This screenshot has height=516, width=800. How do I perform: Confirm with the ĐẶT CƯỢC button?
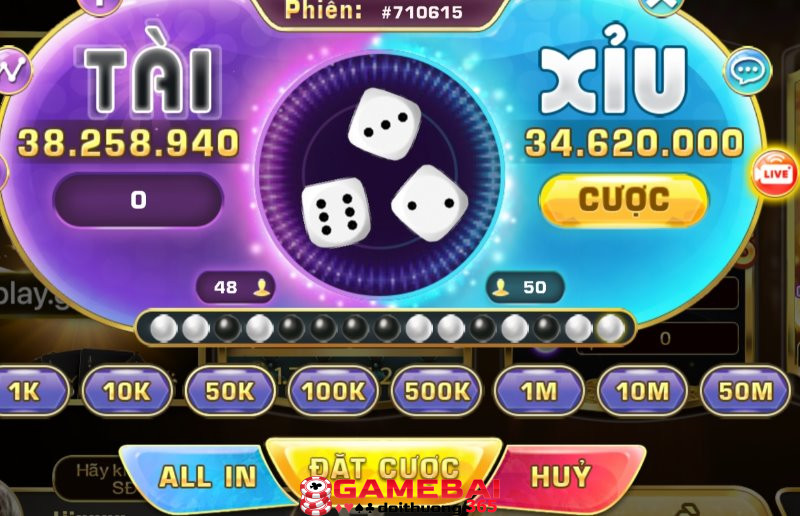coord(383,466)
